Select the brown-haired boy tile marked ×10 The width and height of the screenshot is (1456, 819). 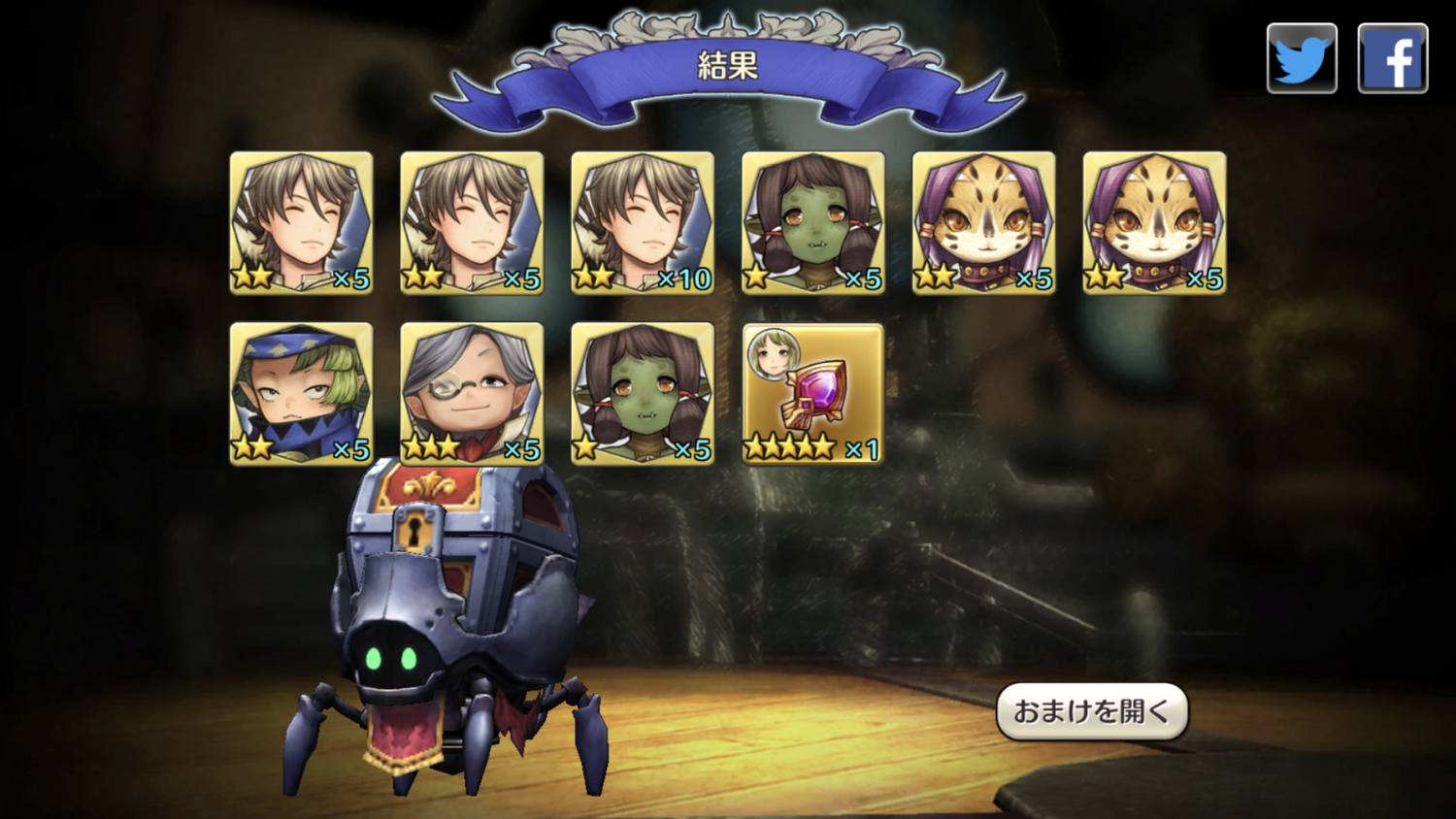coord(643,222)
